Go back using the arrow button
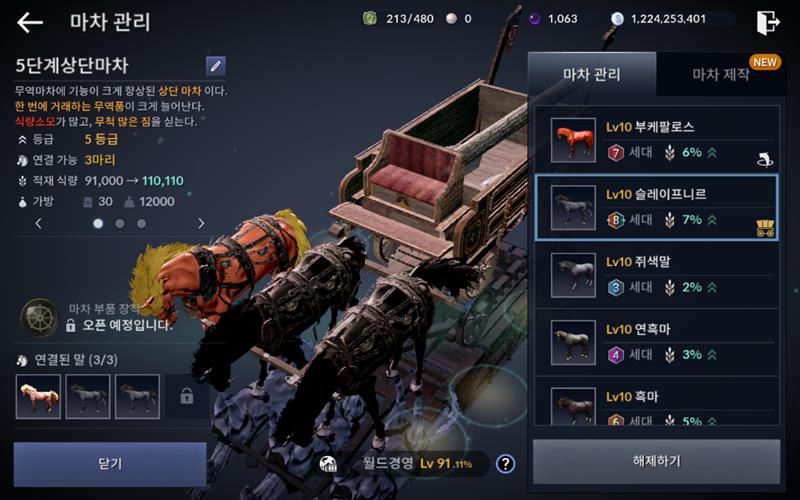This screenshot has width=800, height=500. coord(30,22)
